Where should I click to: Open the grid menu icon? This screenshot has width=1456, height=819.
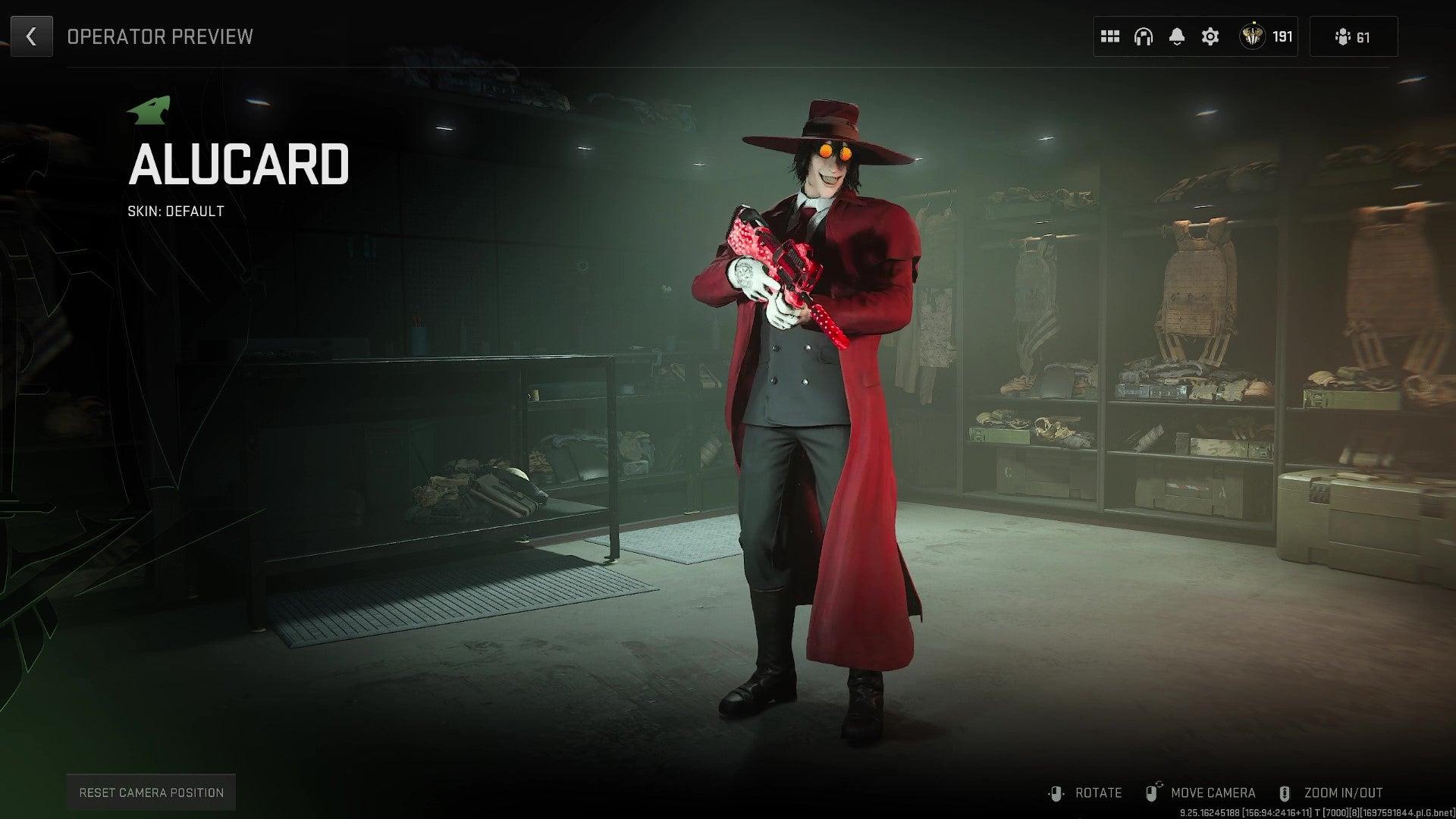coord(1110,36)
